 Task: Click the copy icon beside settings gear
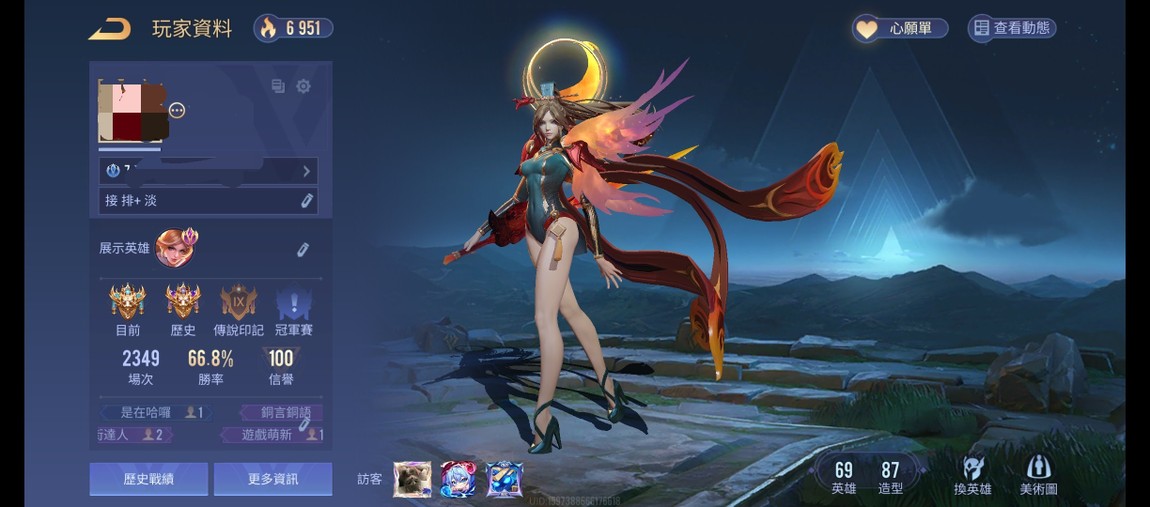click(278, 87)
